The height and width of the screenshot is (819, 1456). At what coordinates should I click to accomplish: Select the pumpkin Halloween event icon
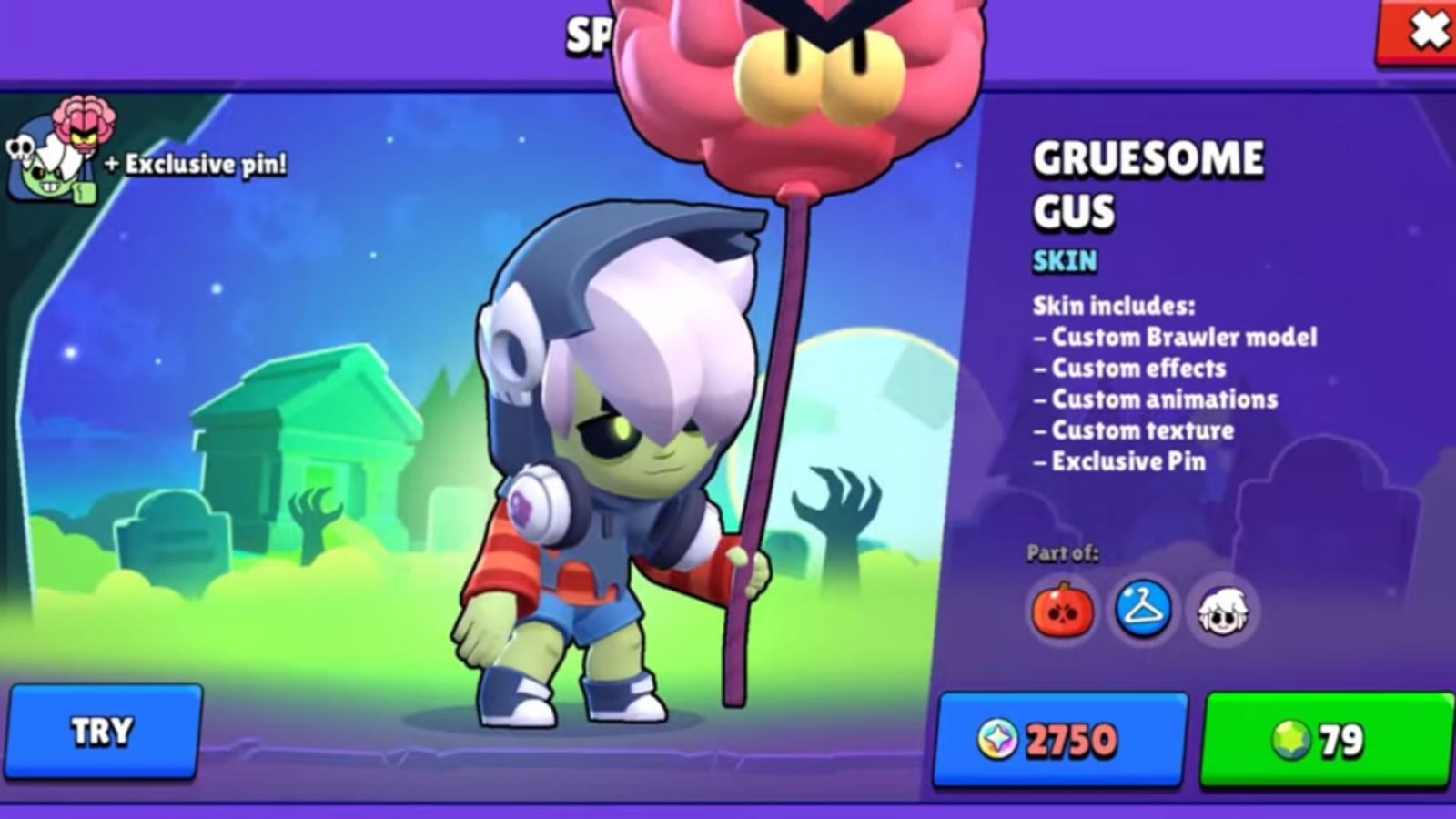1066,612
